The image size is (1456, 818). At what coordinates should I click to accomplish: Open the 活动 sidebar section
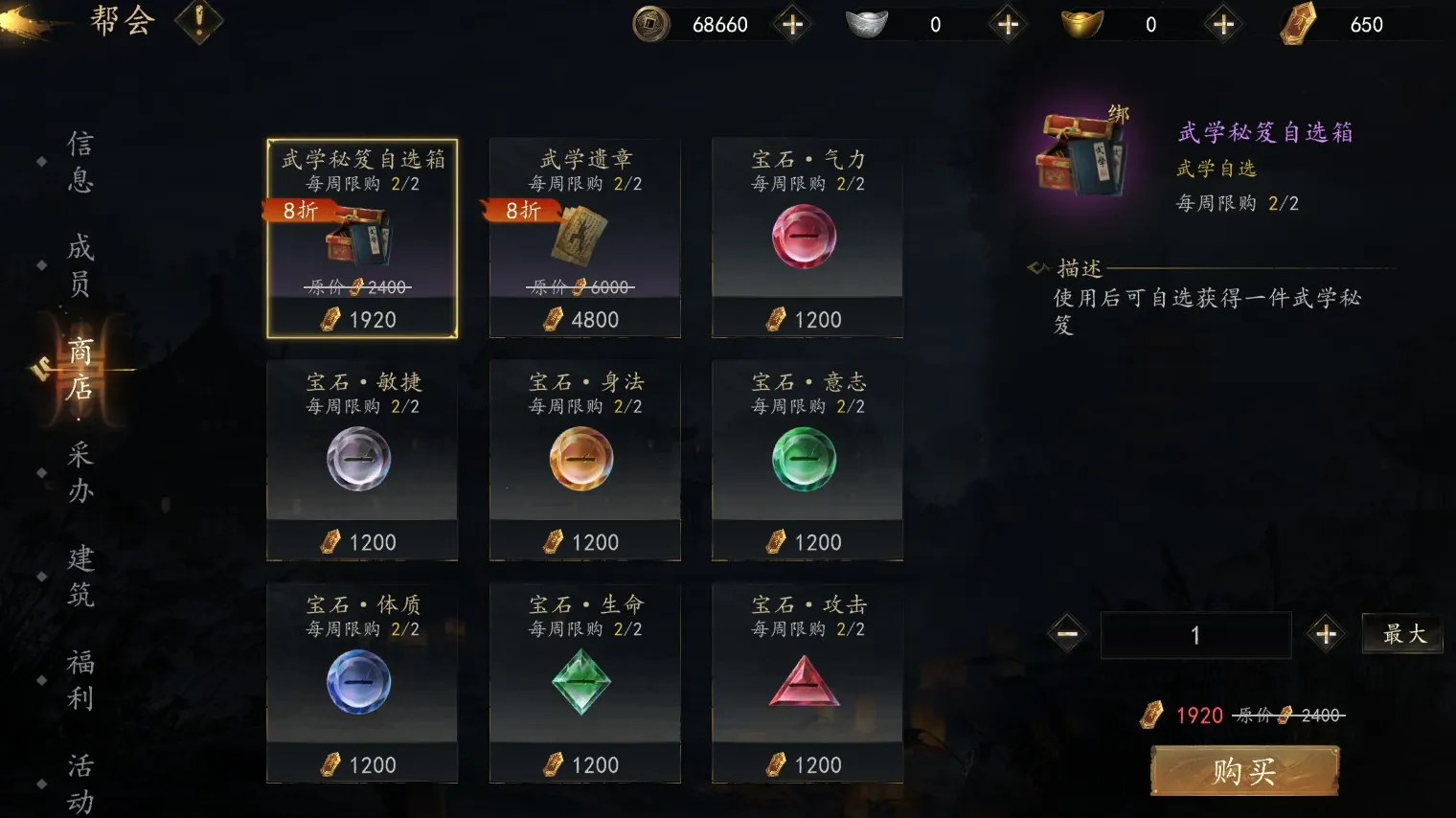[79, 781]
